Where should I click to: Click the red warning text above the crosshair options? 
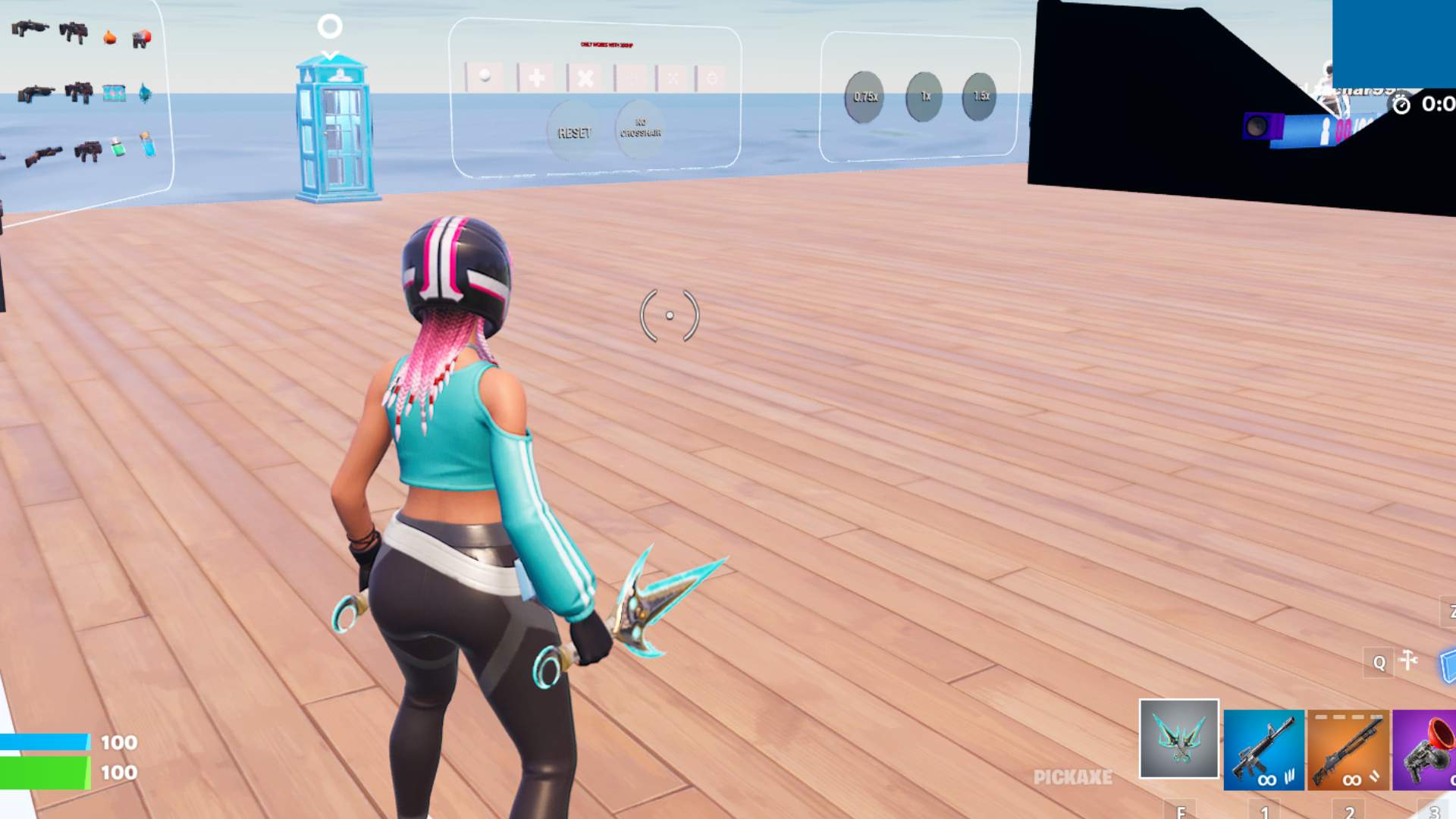(x=607, y=45)
